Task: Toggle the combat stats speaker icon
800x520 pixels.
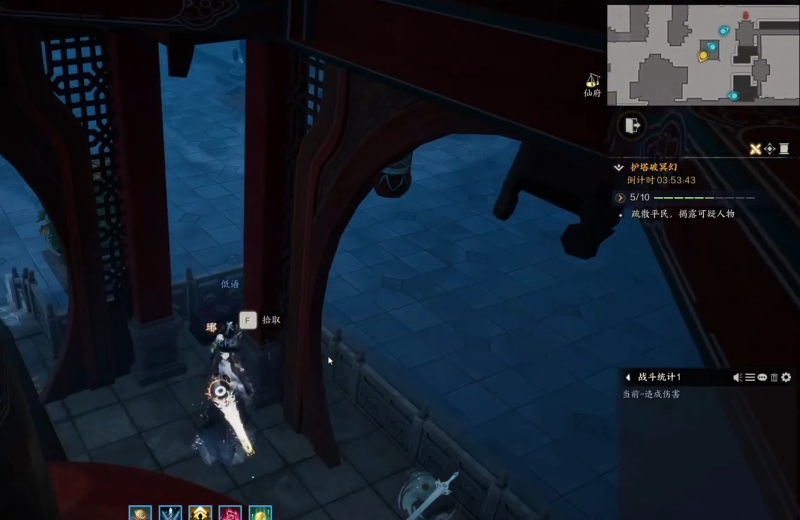Action: (738, 377)
